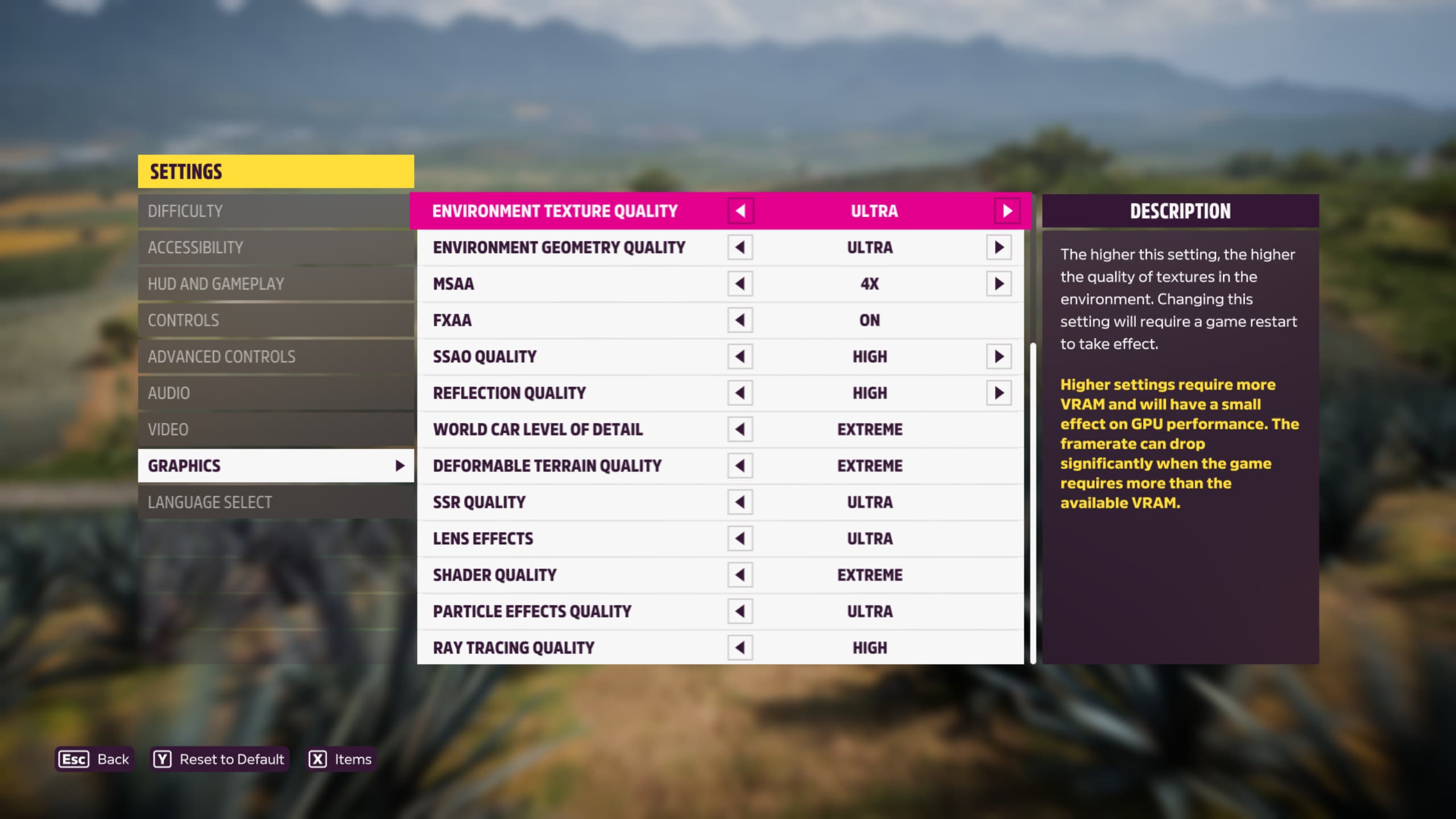Go to Advanced Controls
This screenshot has width=1456, height=819.
276,357
